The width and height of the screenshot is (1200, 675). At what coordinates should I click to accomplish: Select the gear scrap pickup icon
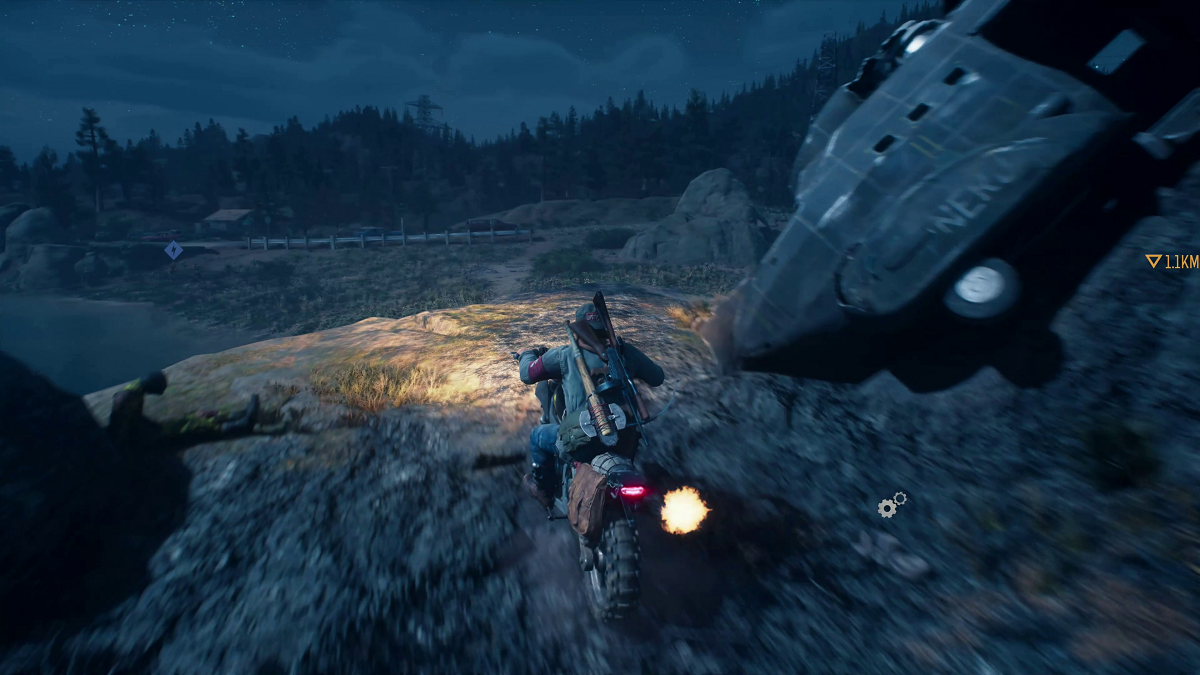[x=891, y=505]
